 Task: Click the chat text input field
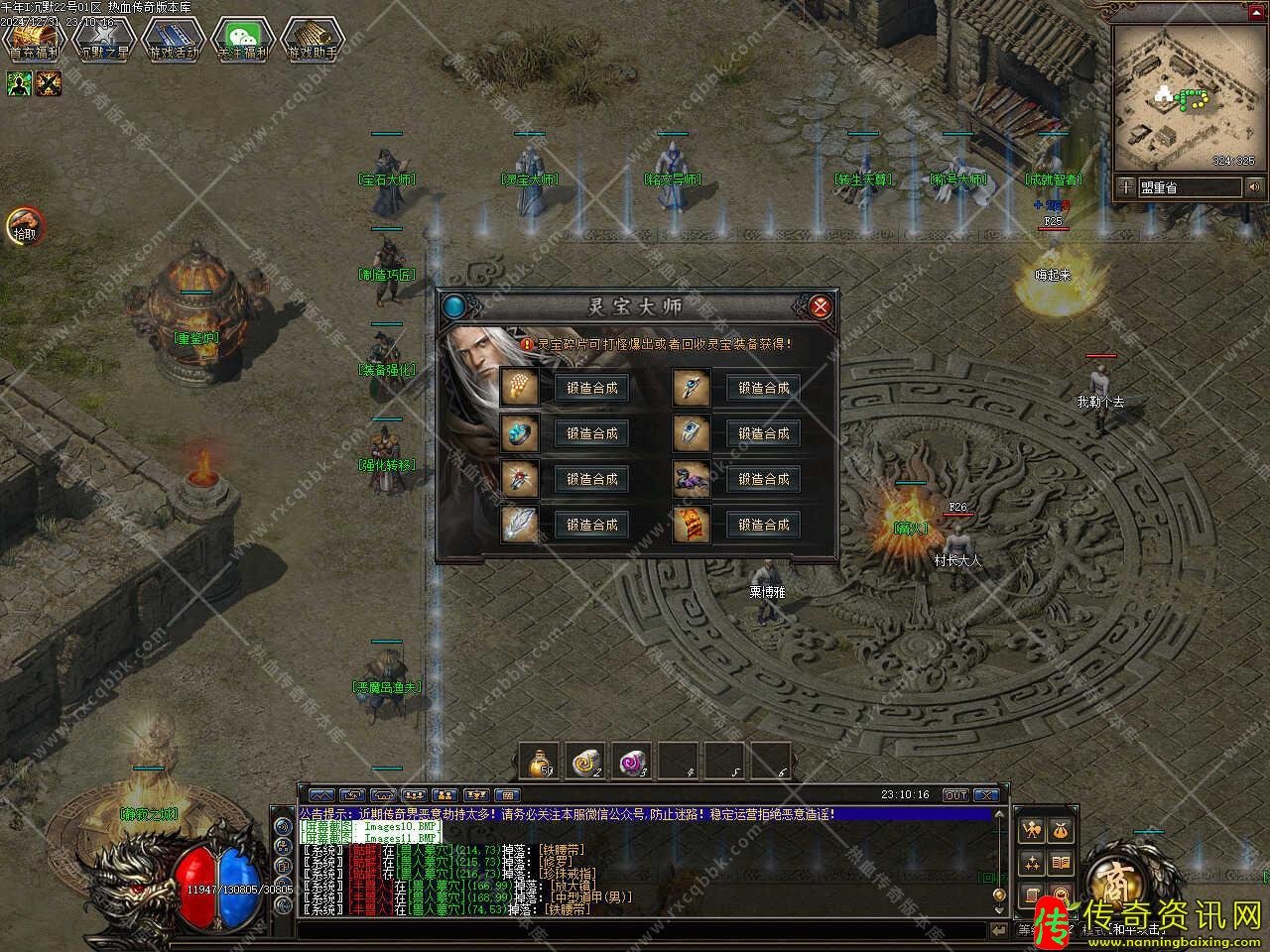[x=645, y=929]
